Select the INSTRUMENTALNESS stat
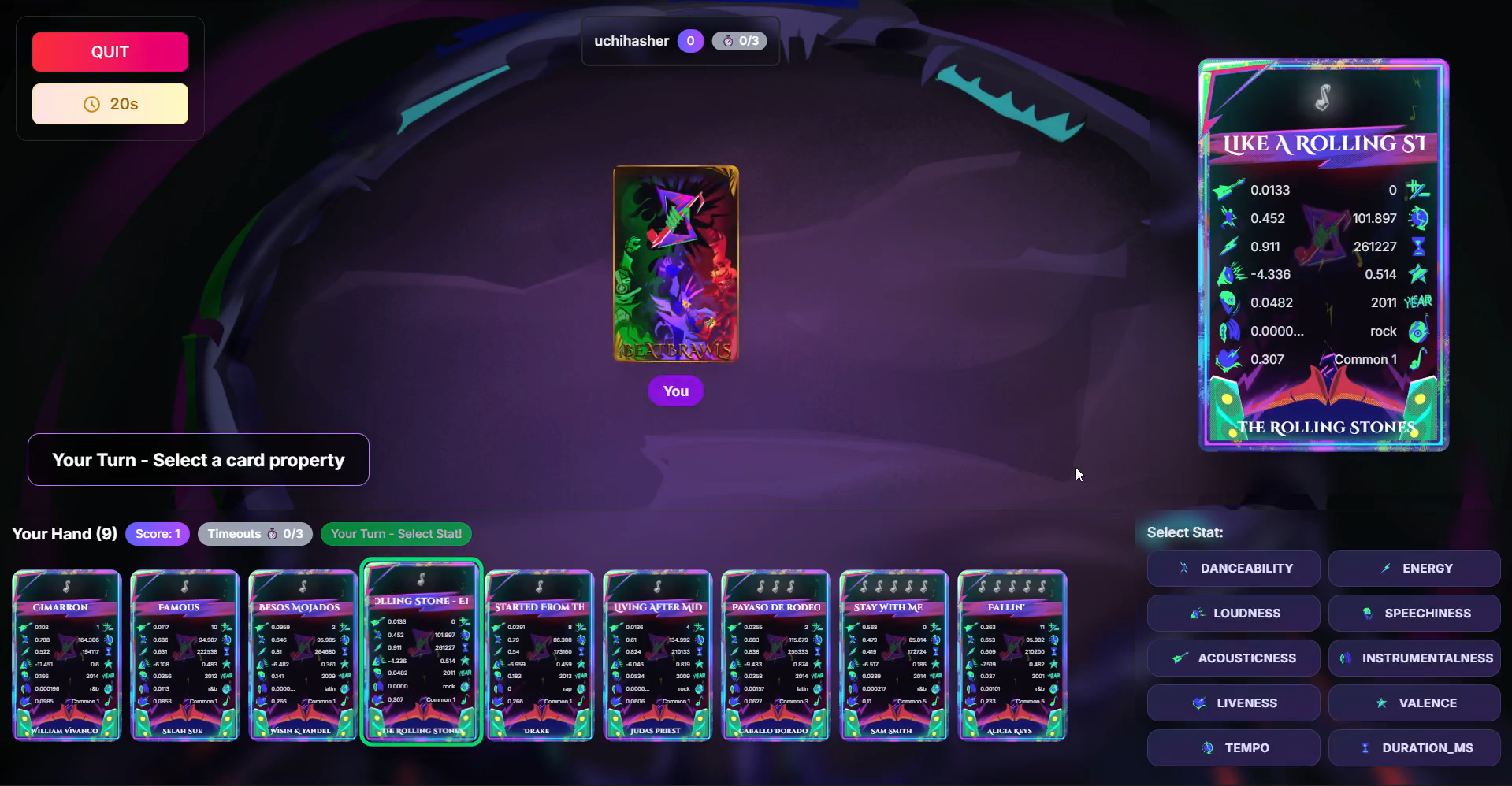The image size is (1512, 786). click(1414, 658)
